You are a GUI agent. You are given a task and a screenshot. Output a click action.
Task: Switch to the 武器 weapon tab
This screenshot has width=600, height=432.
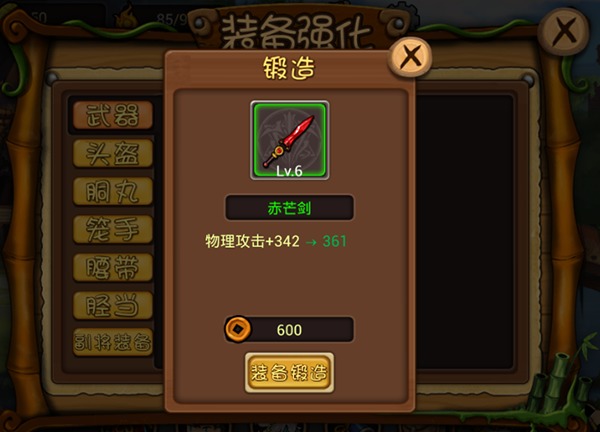click(x=113, y=114)
